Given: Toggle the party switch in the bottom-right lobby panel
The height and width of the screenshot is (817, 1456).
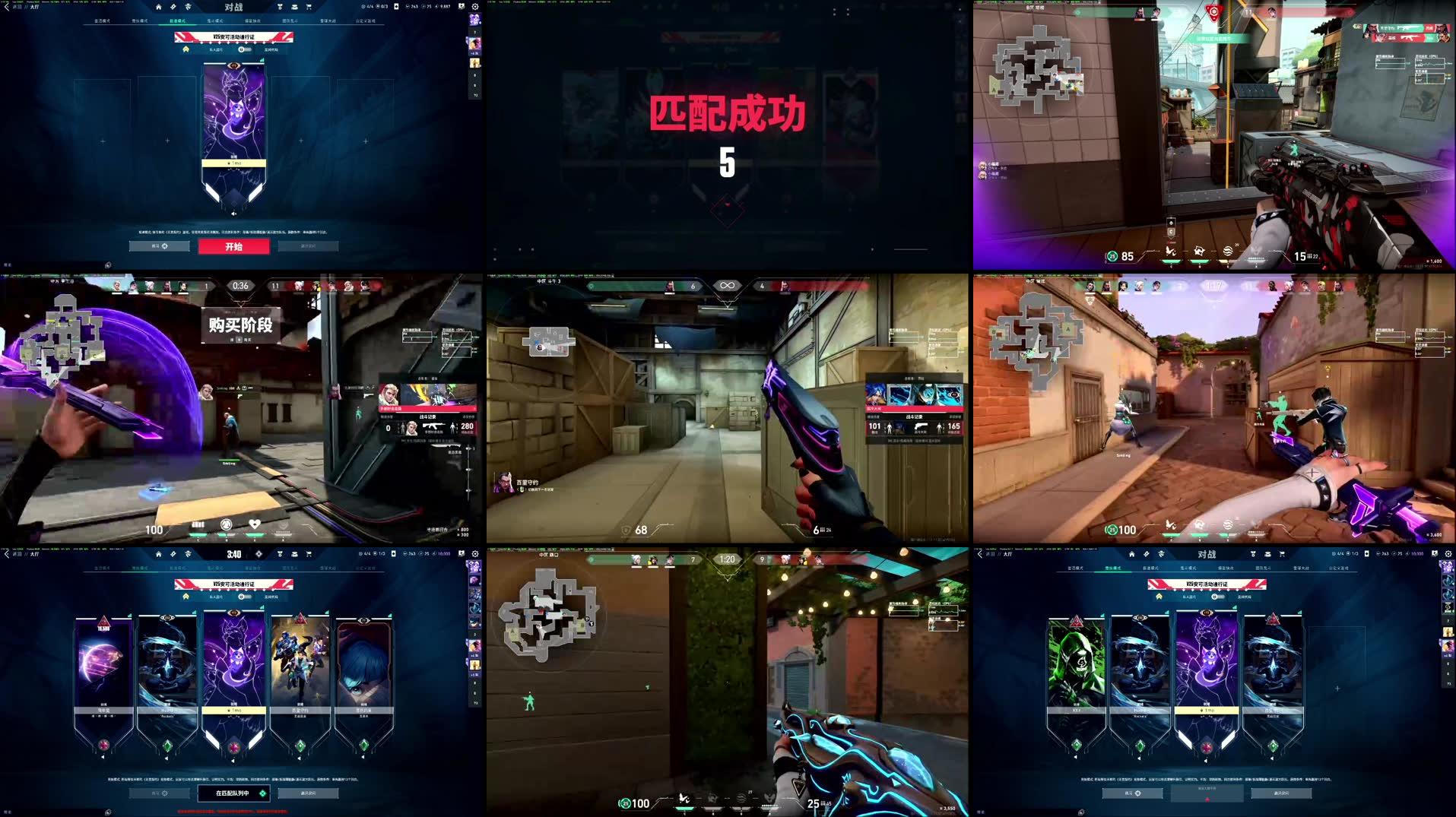Looking at the screenshot, I should 1218,597.
